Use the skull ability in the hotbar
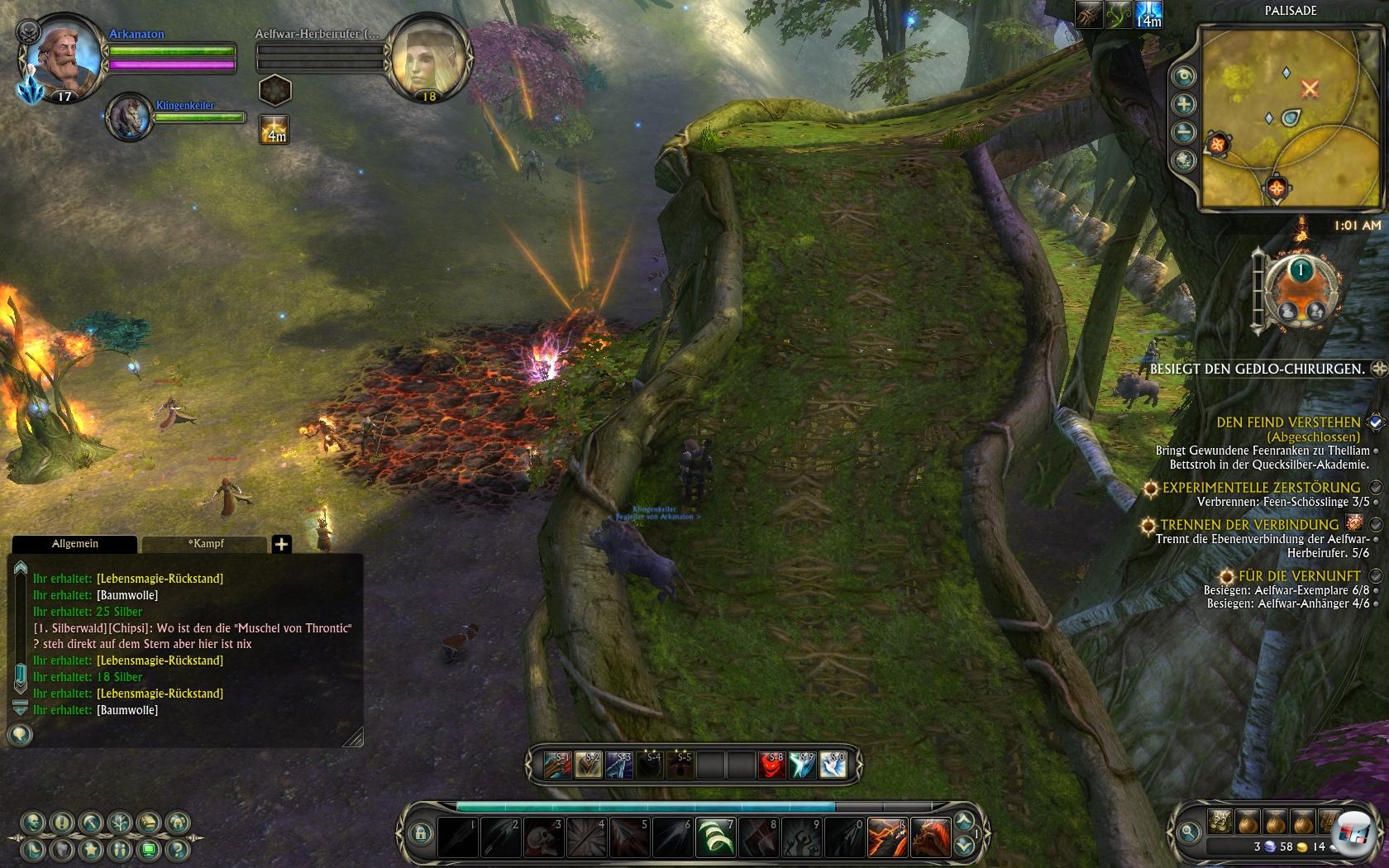The width and height of the screenshot is (1389, 868). (543, 837)
